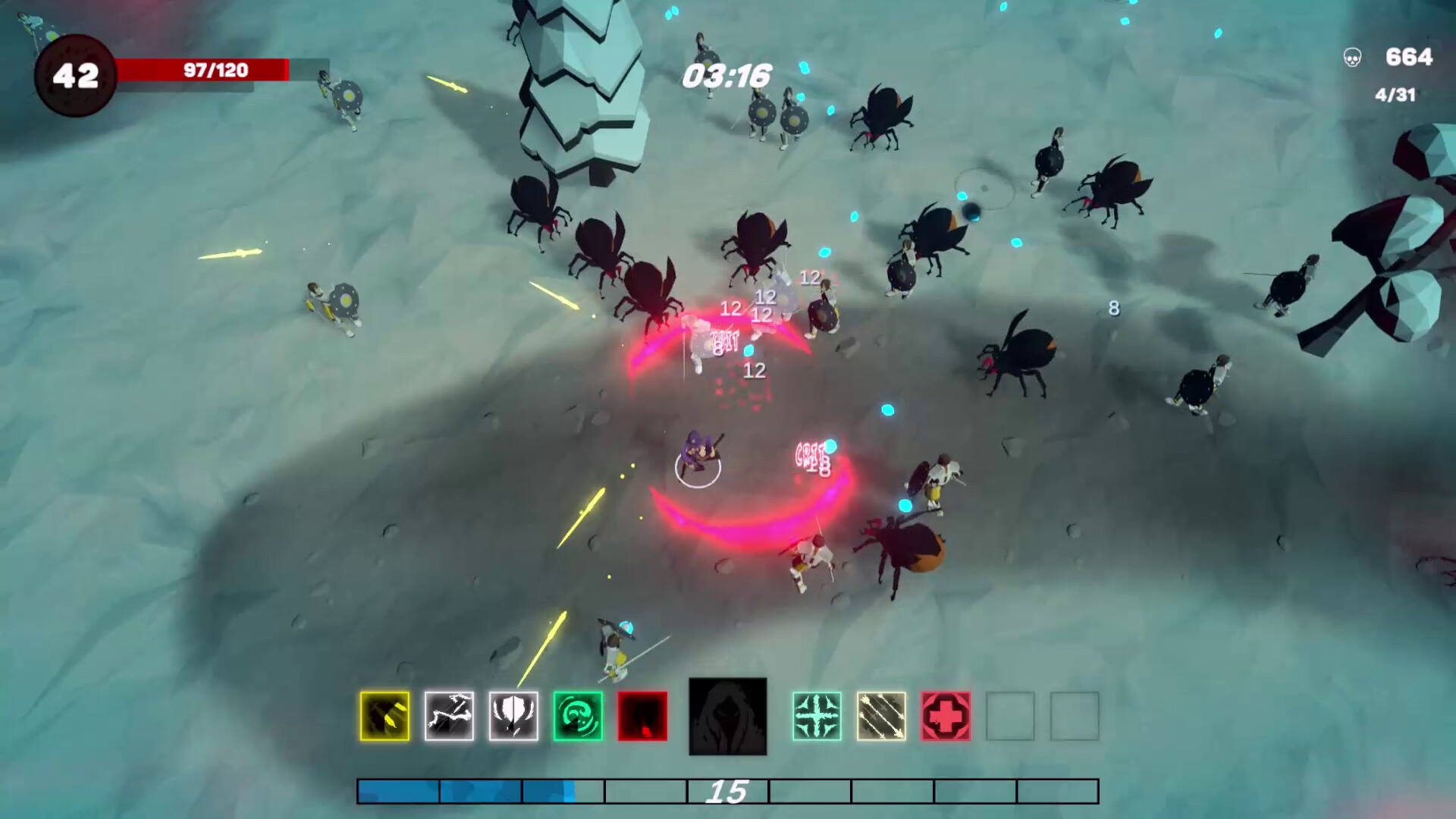The height and width of the screenshot is (819, 1456).
Task: Activate the red medical cross heal icon
Action: tap(945, 717)
